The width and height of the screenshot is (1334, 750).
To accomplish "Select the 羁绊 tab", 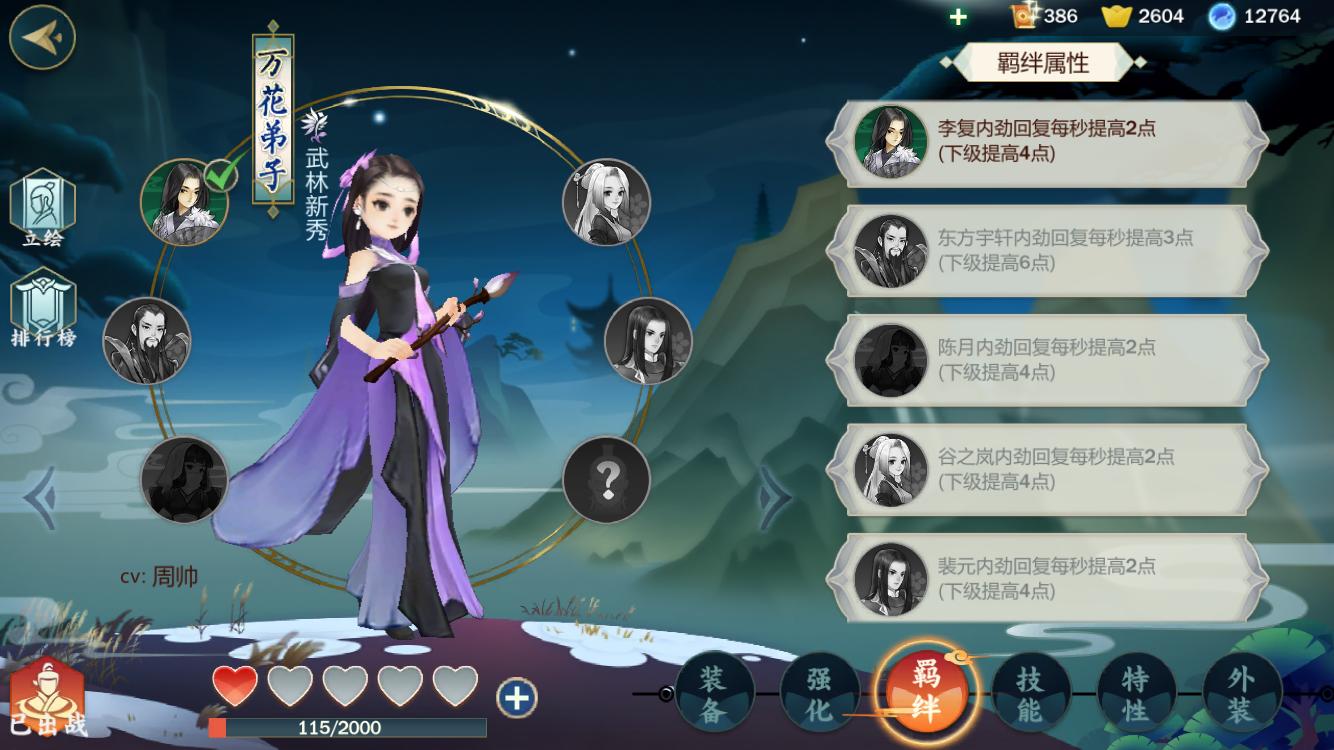I will (x=925, y=692).
